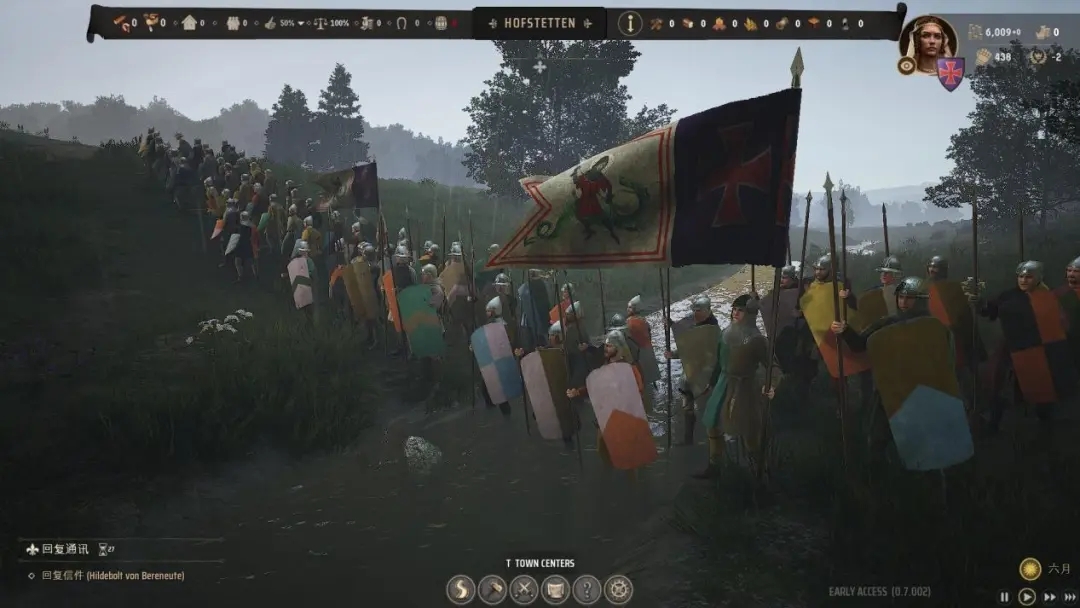The height and width of the screenshot is (608, 1080).
Task: Click the Hofstetten region name banner
Action: pos(539,23)
